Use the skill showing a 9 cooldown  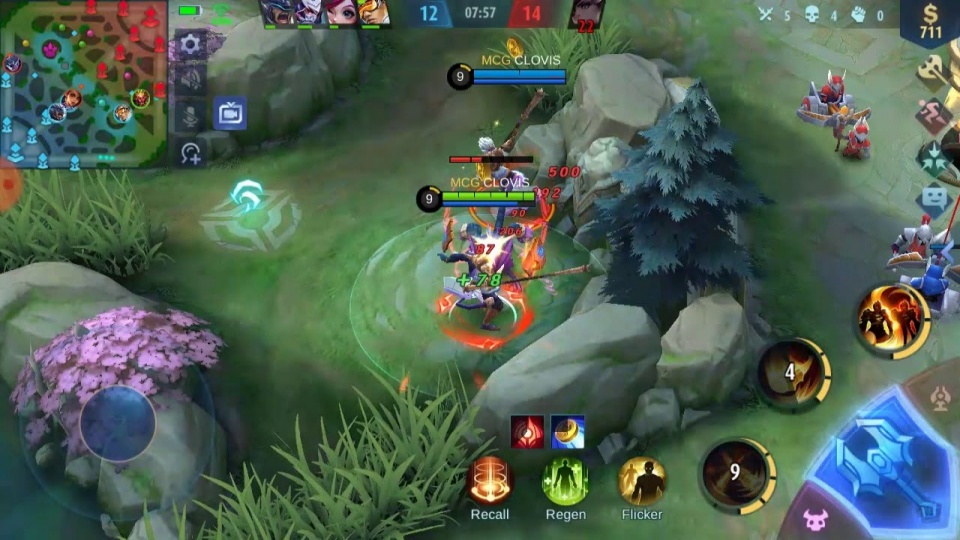(x=736, y=472)
